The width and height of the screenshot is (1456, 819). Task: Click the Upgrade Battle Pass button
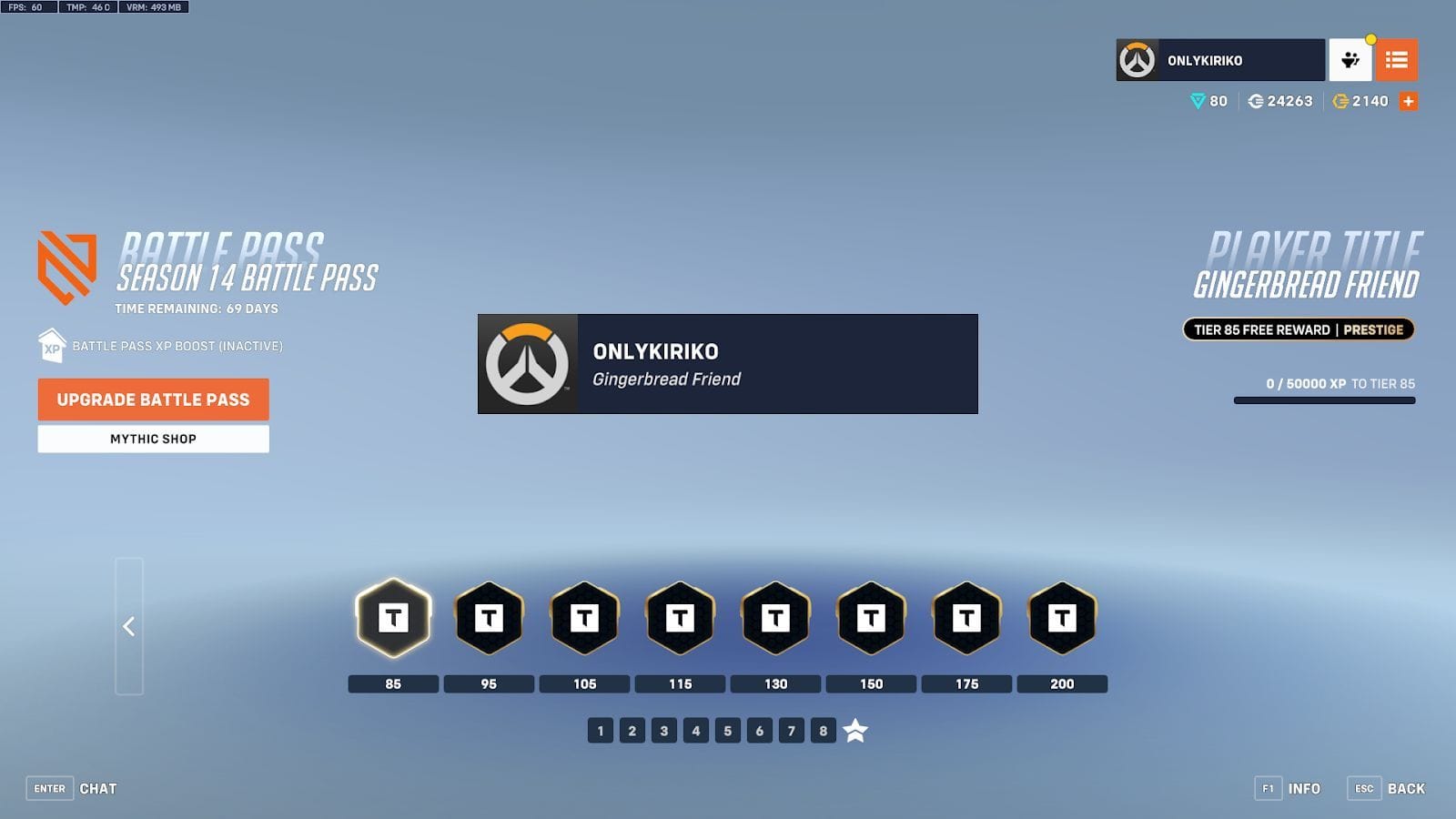[152, 399]
